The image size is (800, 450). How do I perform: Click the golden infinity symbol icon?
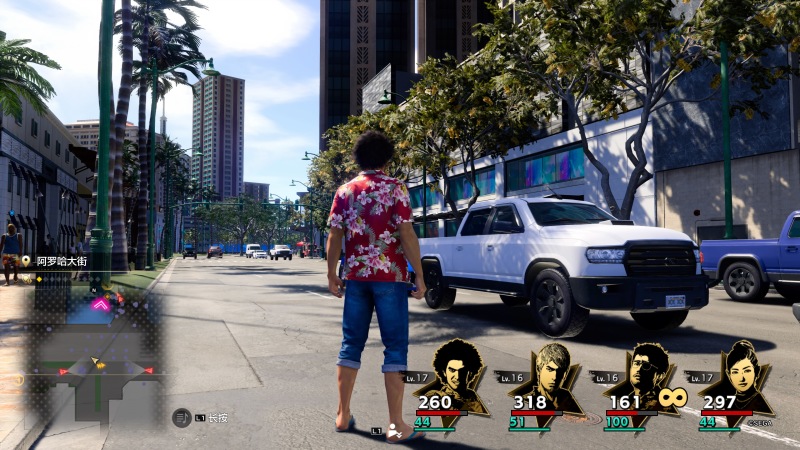coord(672,397)
